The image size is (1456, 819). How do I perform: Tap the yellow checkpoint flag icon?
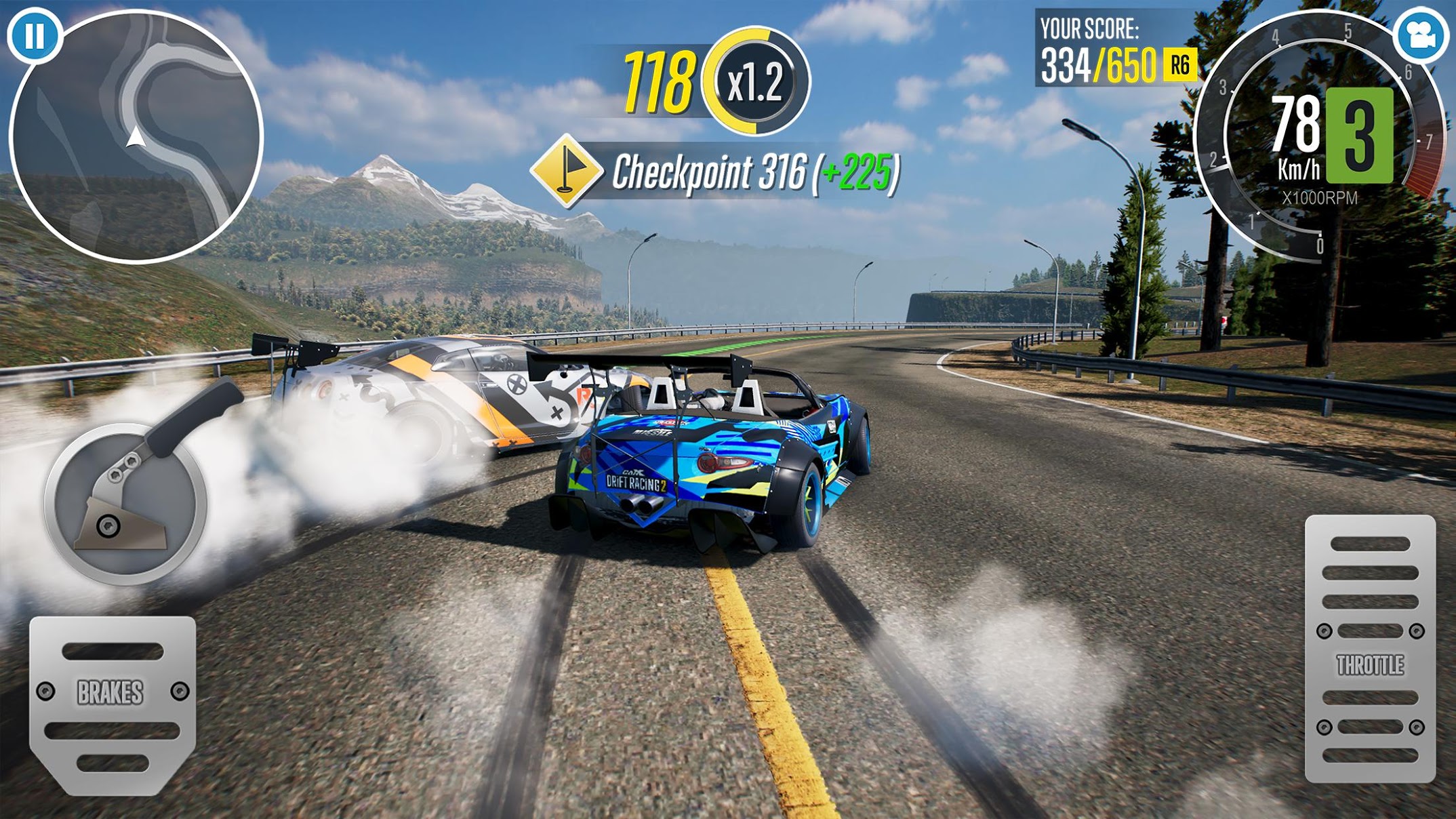tap(567, 170)
